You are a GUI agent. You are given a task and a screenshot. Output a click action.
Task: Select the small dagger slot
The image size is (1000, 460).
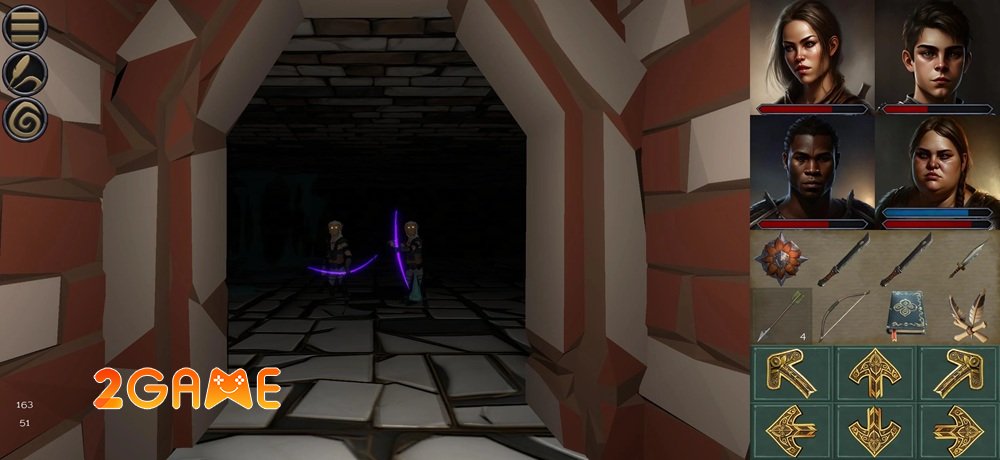point(969,259)
